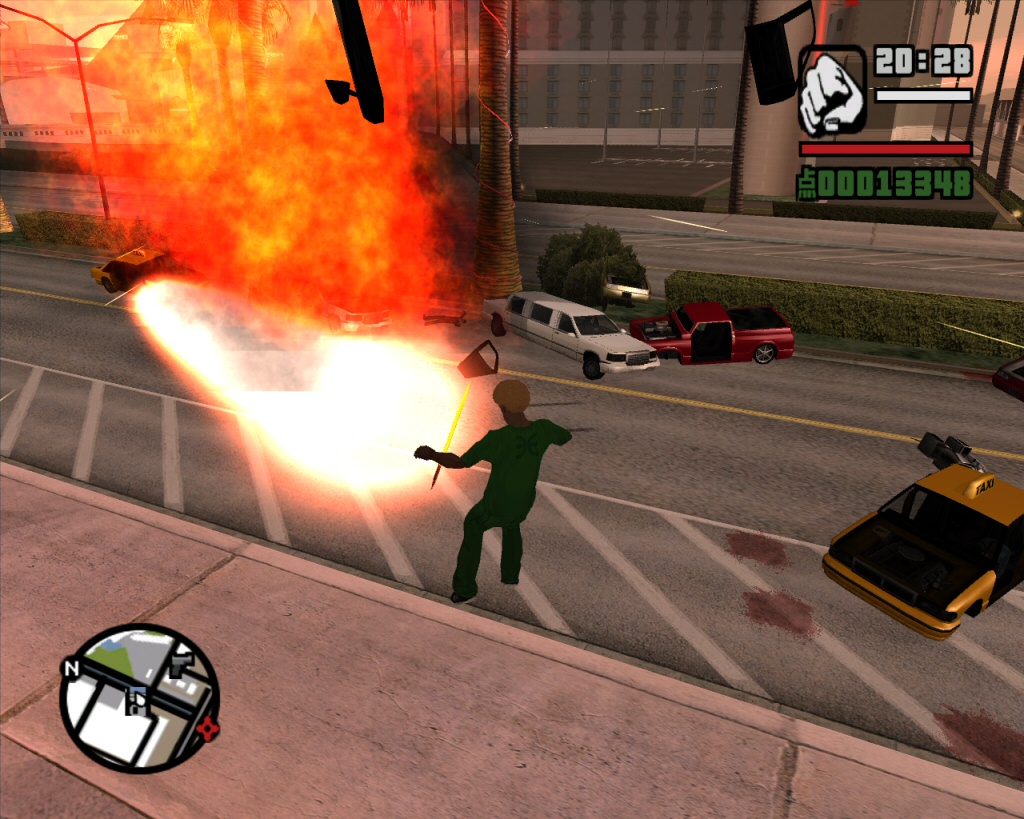Open the circular radar minimap
The image size is (1024, 819).
pyautogui.click(x=139, y=698)
